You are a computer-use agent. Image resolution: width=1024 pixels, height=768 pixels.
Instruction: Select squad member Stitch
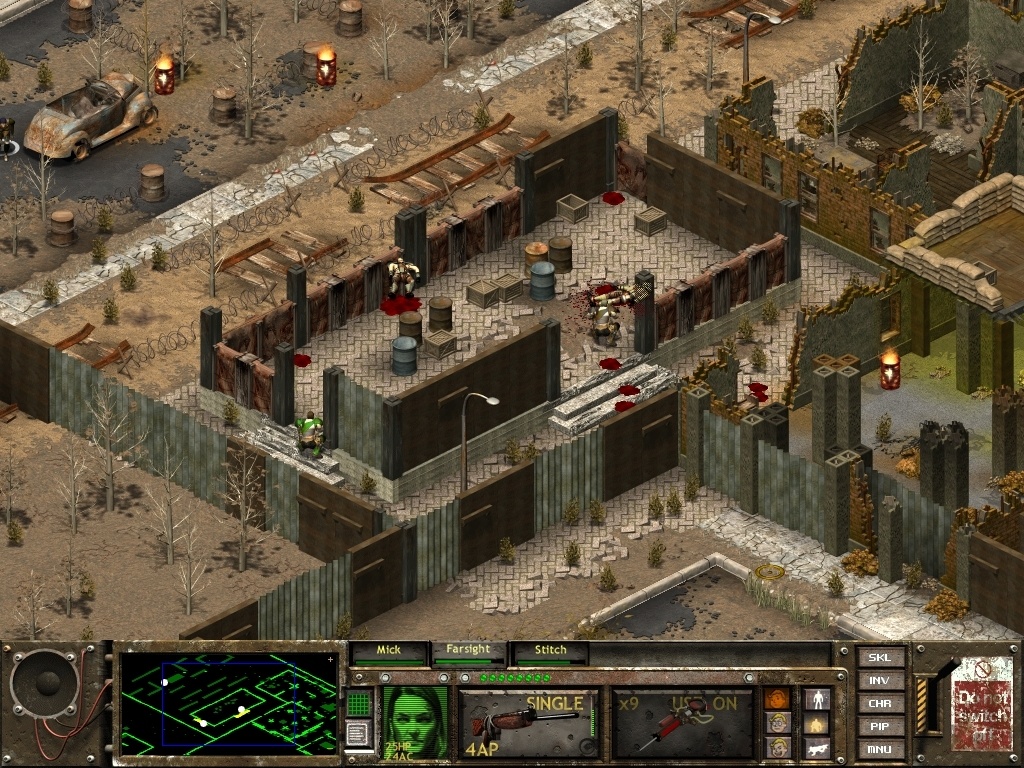[x=549, y=651]
